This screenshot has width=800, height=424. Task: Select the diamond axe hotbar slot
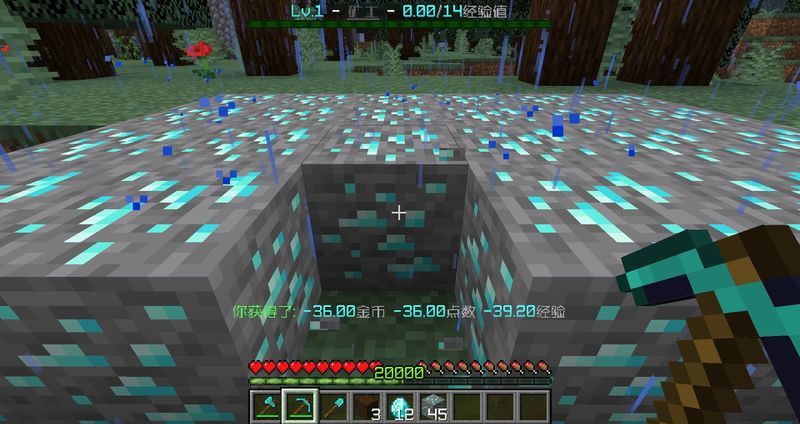click(x=265, y=406)
